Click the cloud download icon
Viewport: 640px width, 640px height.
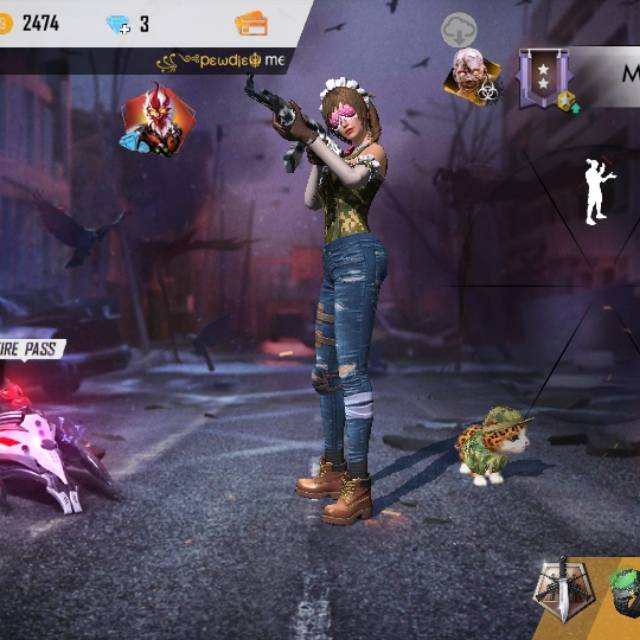tap(459, 30)
